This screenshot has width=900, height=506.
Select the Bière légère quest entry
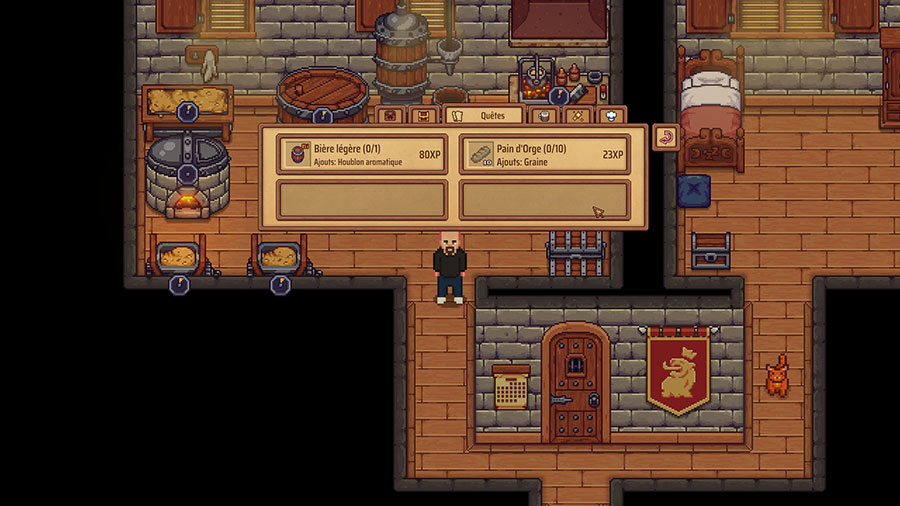click(362, 155)
